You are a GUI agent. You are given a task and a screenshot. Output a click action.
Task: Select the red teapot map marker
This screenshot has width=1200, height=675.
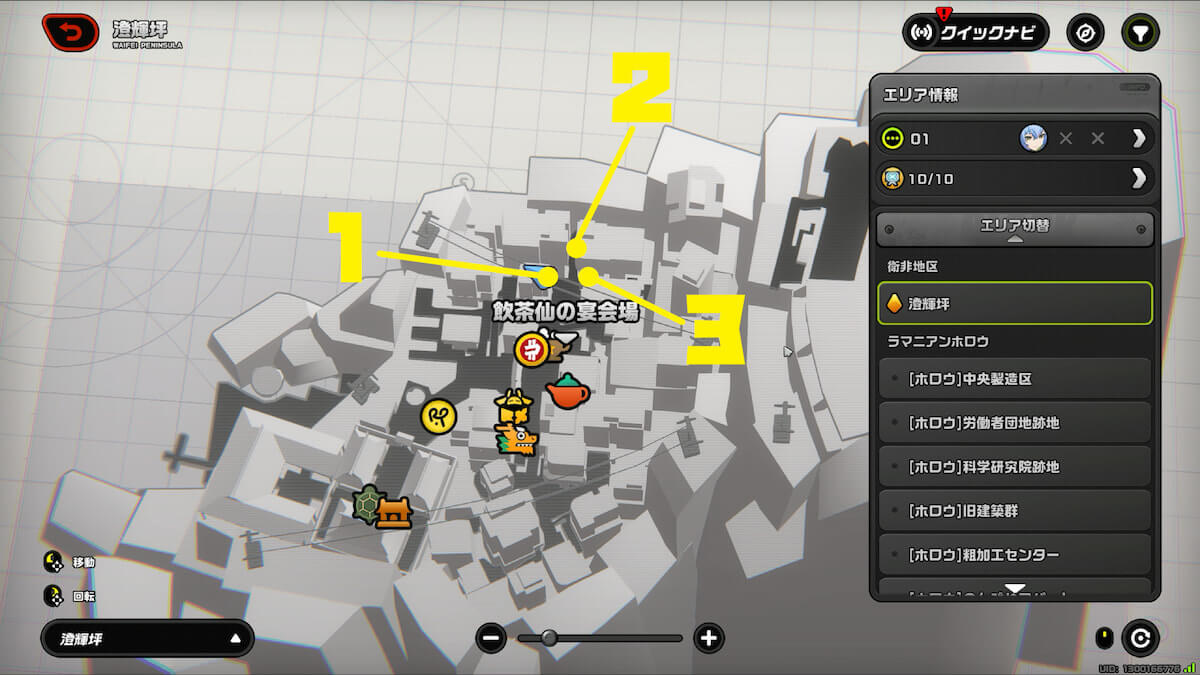pyautogui.click(x=567, y=391)
